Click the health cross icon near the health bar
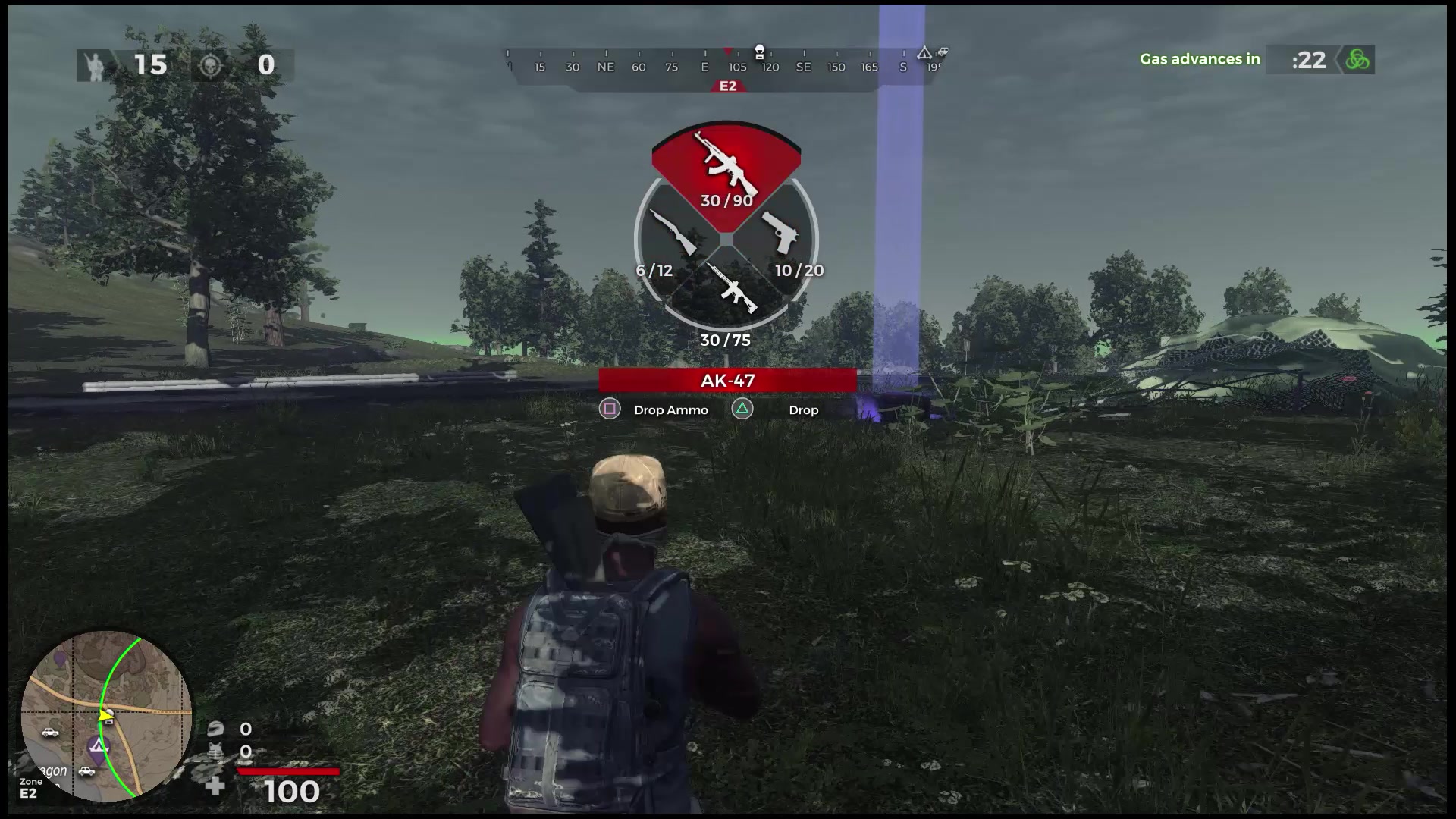The image size is (1456, 819). pyautogui.click(x=217, y=786)
